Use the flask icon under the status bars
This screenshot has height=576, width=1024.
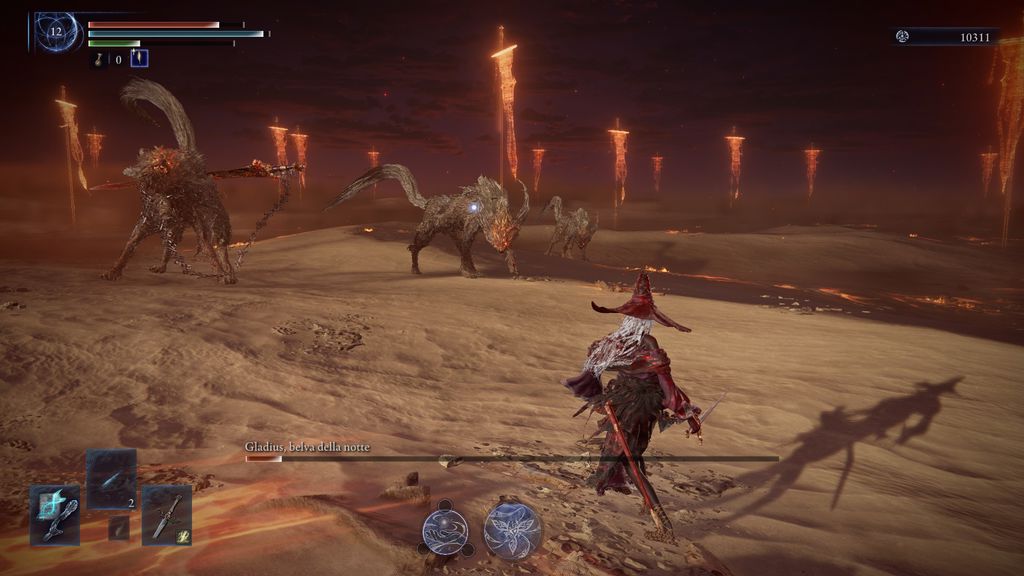(x=100, y=60)
